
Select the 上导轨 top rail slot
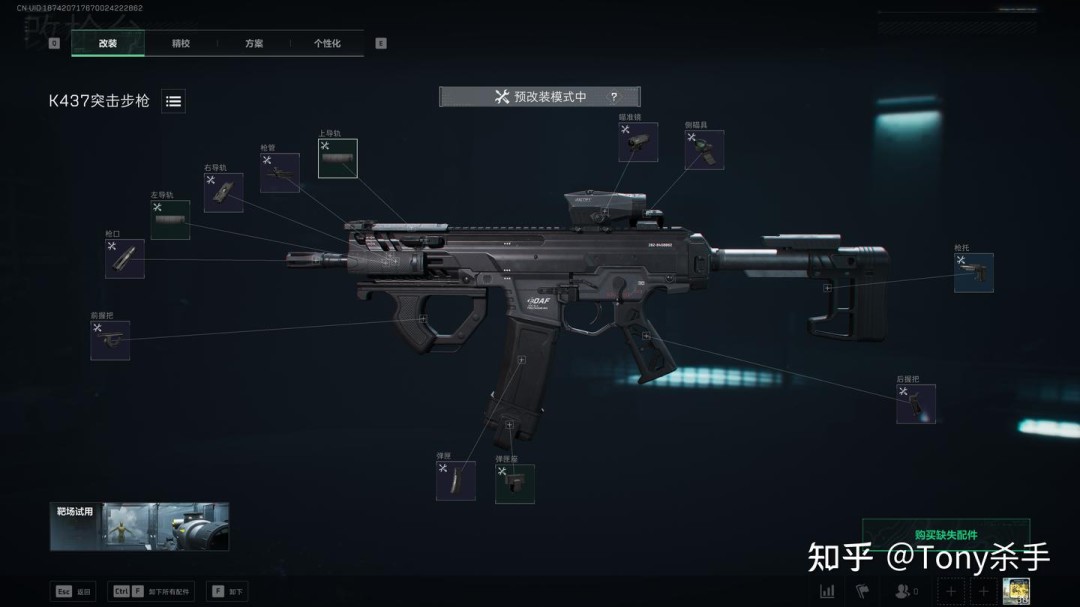coord(338,159)
